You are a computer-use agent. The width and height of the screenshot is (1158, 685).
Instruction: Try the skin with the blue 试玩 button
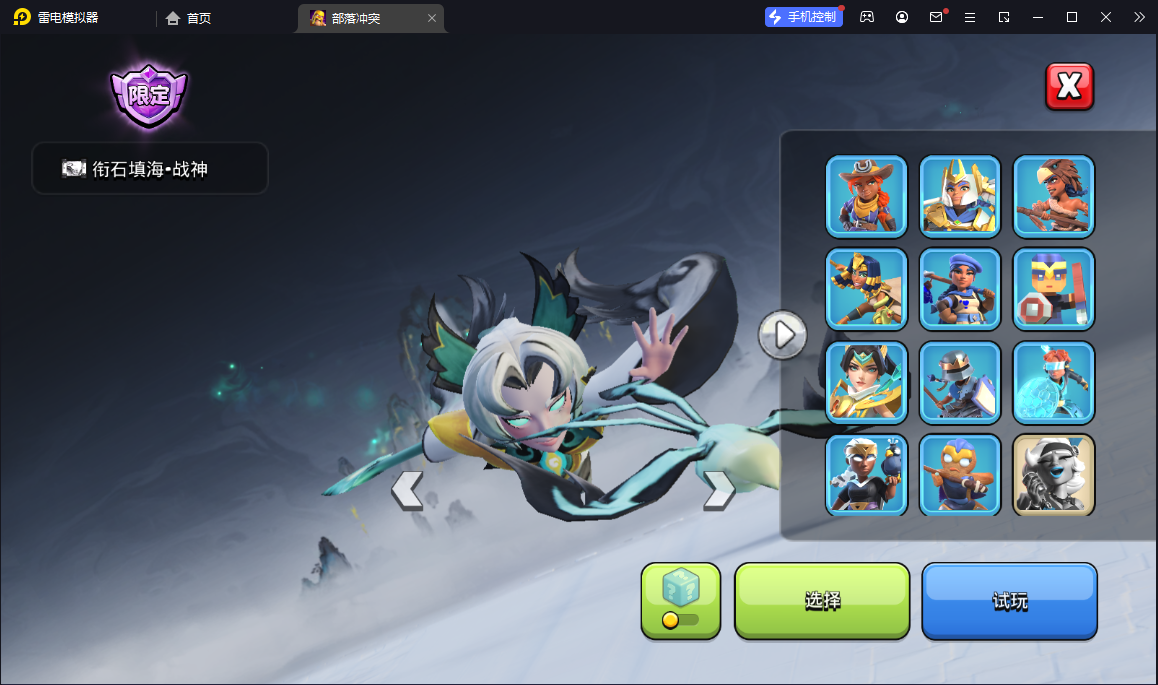point(1009,600)
